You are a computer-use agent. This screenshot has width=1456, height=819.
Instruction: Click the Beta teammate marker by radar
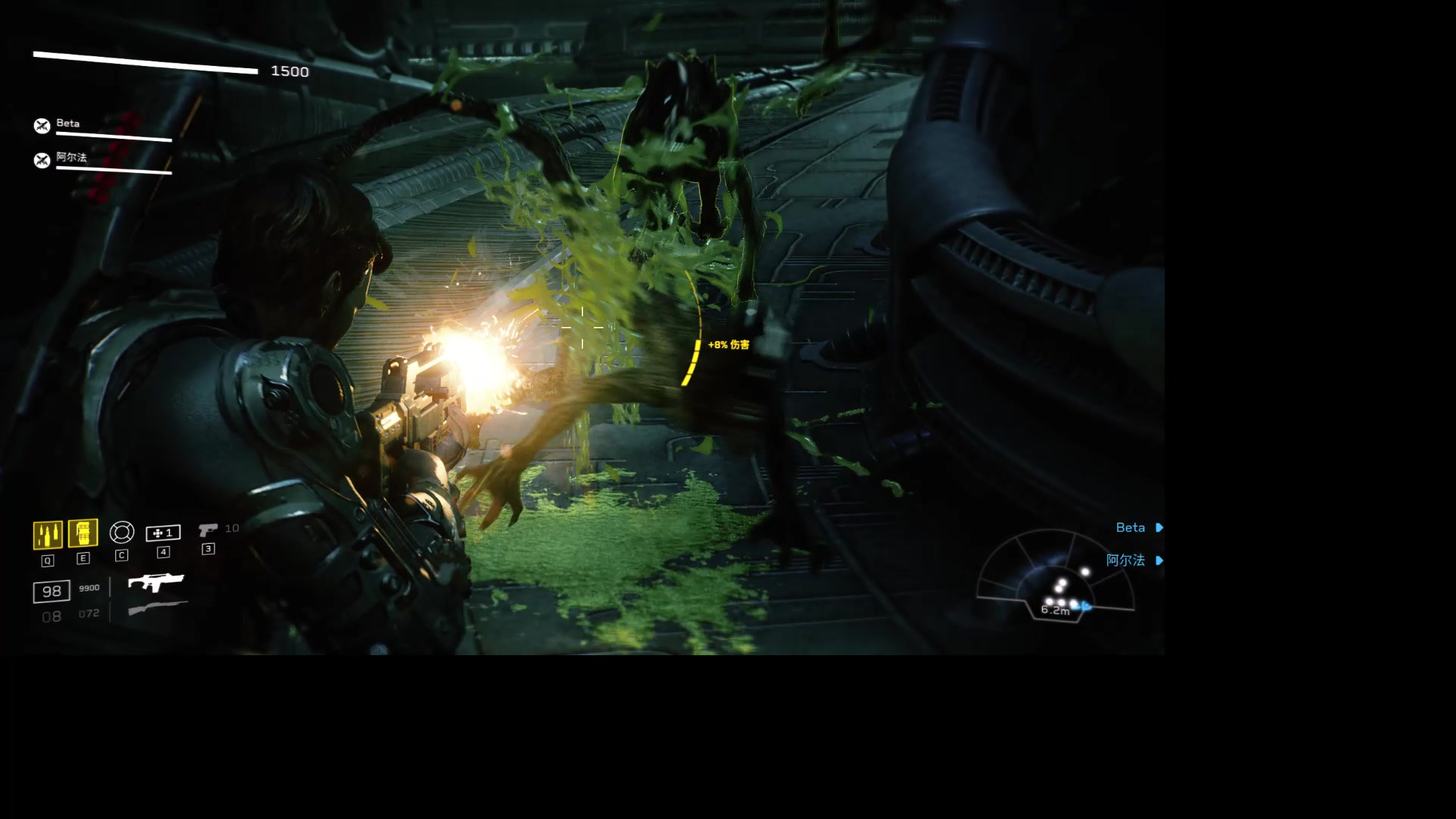[x=1138, y=528]
